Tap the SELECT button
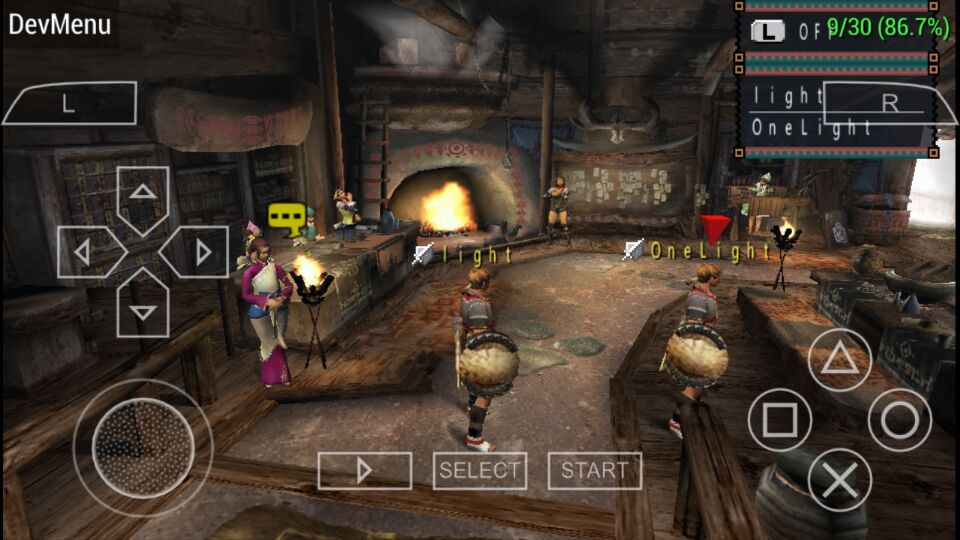960x540 pixels. 480,470
